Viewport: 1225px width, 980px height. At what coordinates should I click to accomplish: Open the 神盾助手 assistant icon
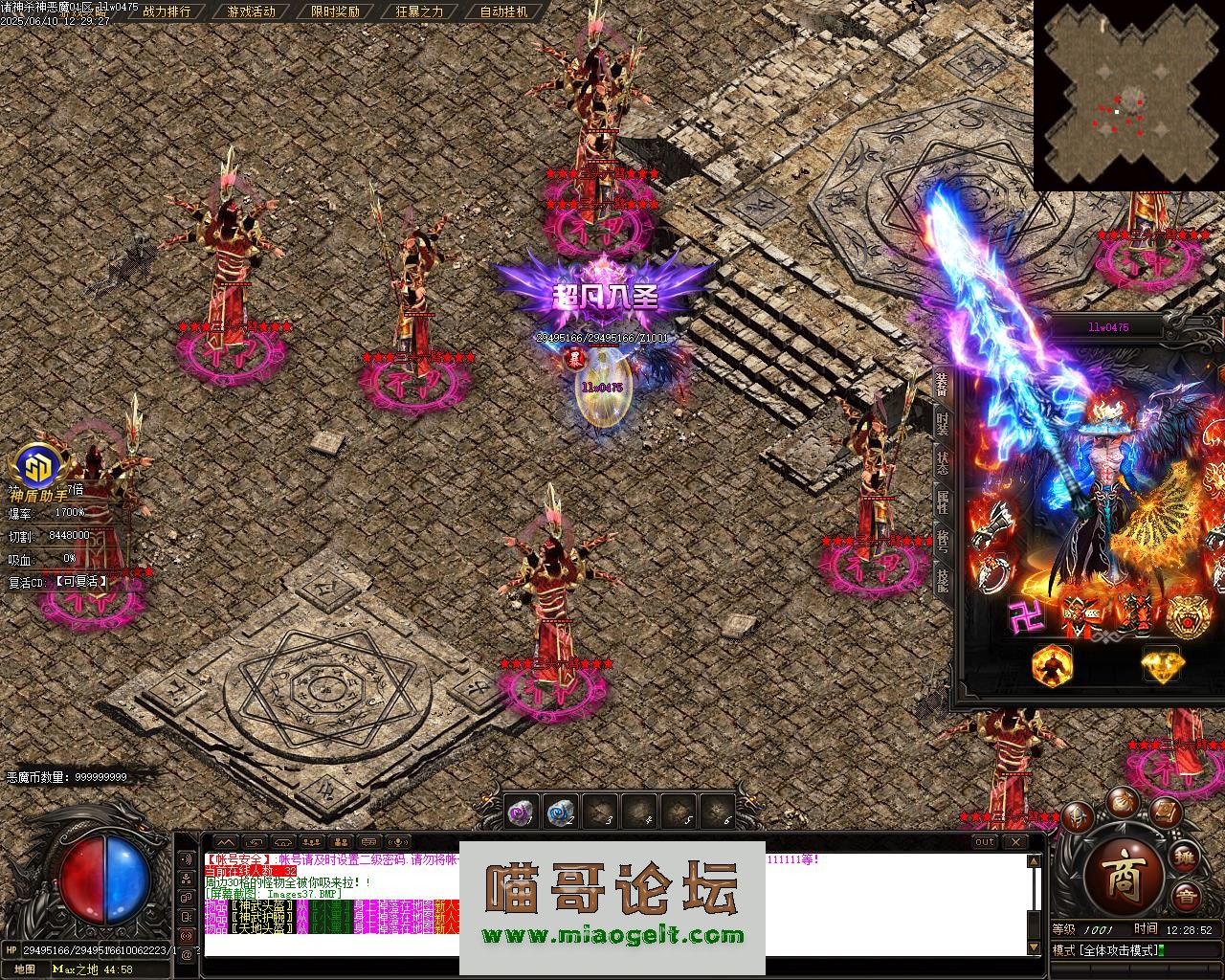pyautogui.click(x=39, y=468)
